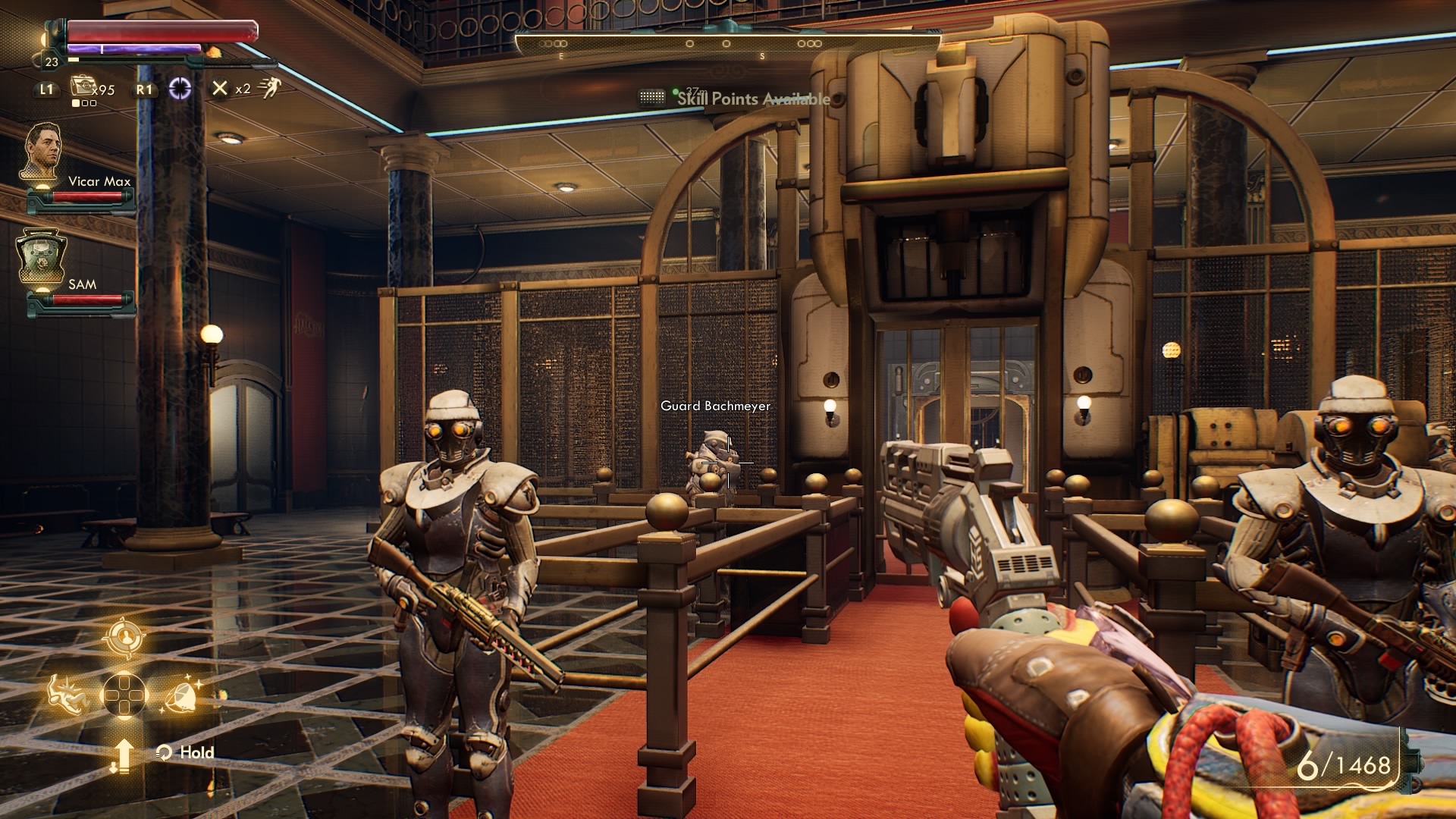The height and width of the screenshot is (819, 1456).
Task: Click the compass bar at top
Action: click(728, 44)
